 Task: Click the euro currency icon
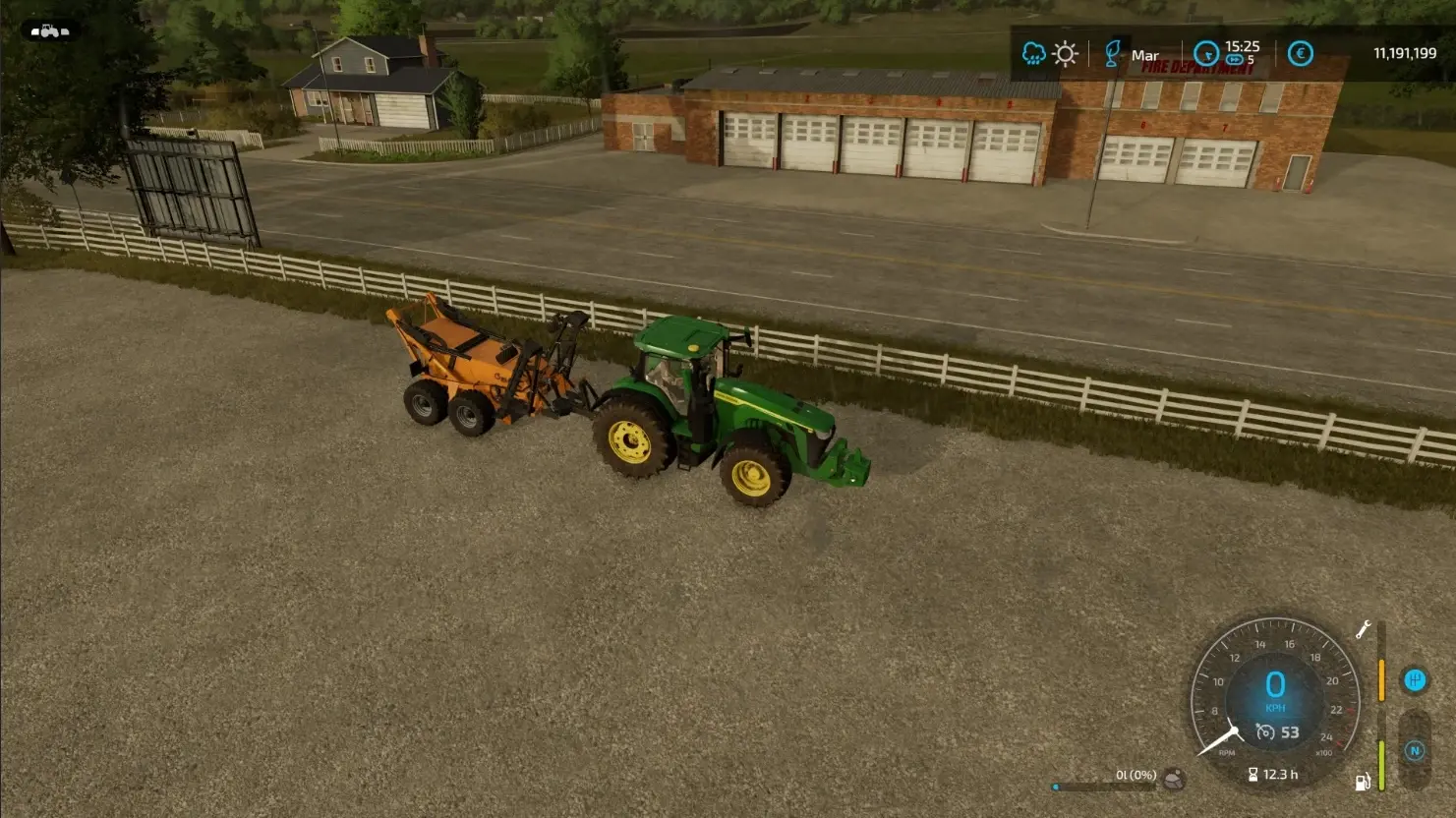pyautogui.click(x=1301, y=54)
